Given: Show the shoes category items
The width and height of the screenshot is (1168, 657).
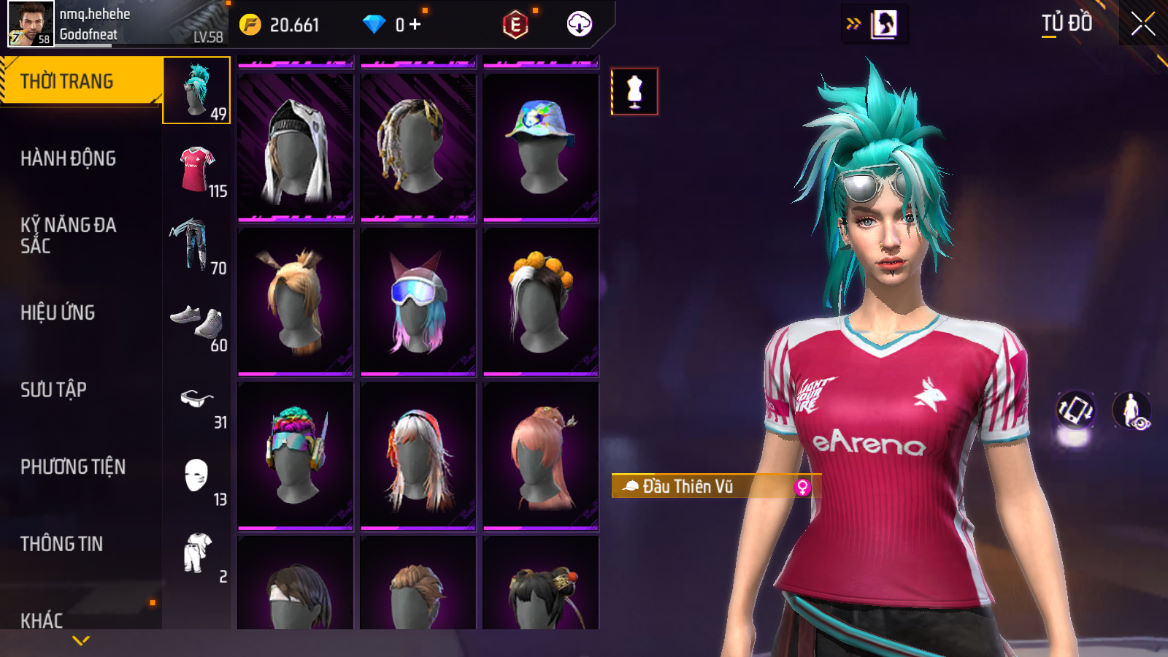Looking at the screenshot, I should [x=197, y=322].
